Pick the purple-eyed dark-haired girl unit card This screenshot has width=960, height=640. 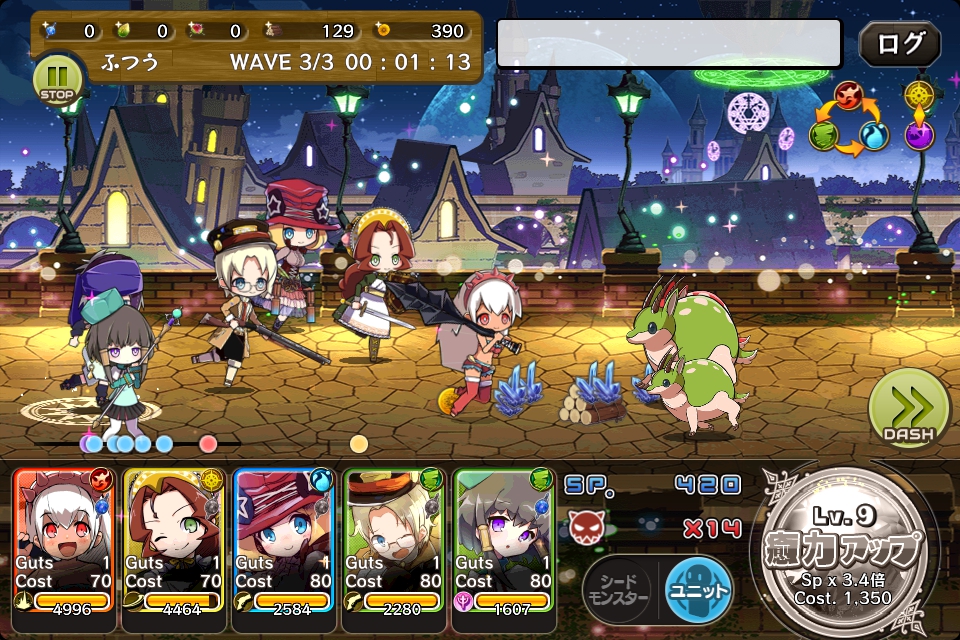[503, 540]
